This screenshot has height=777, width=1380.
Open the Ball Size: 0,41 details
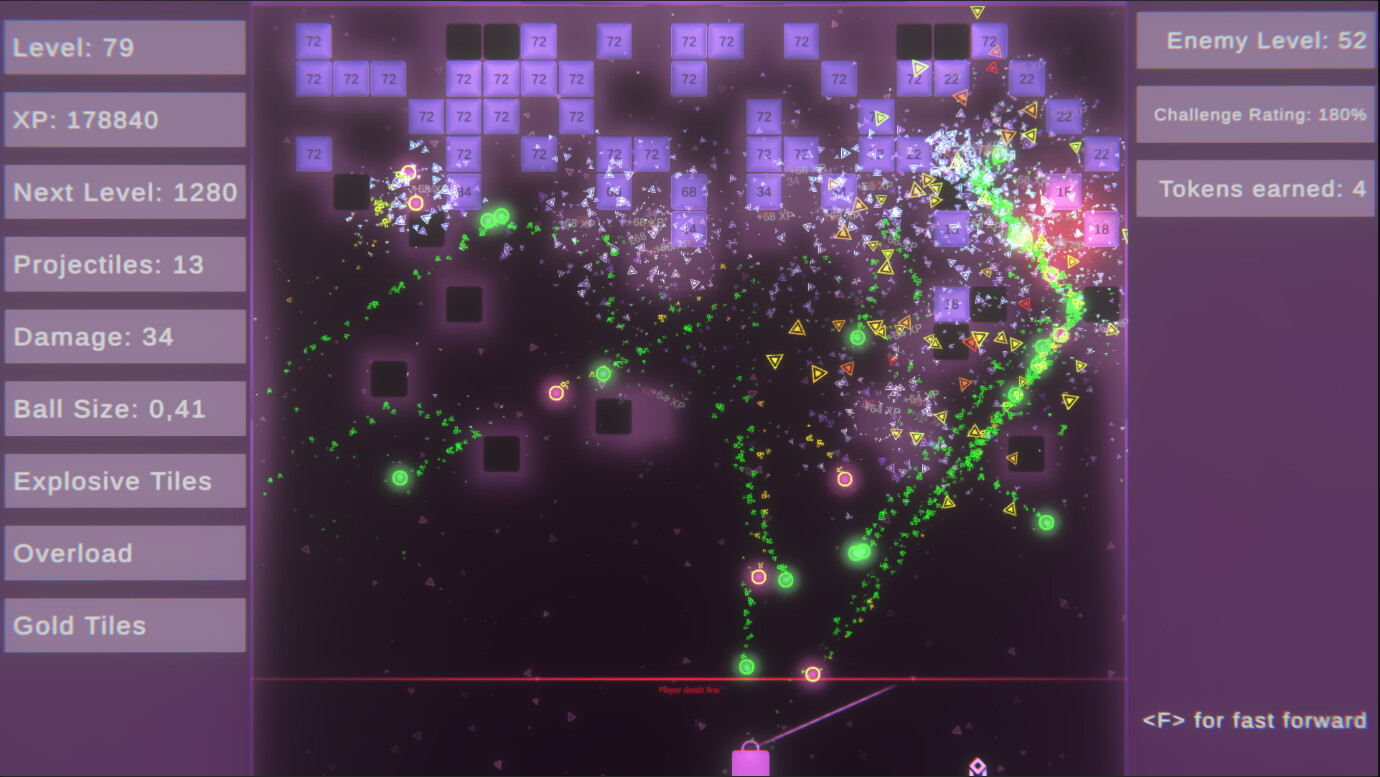pos(124,409)
